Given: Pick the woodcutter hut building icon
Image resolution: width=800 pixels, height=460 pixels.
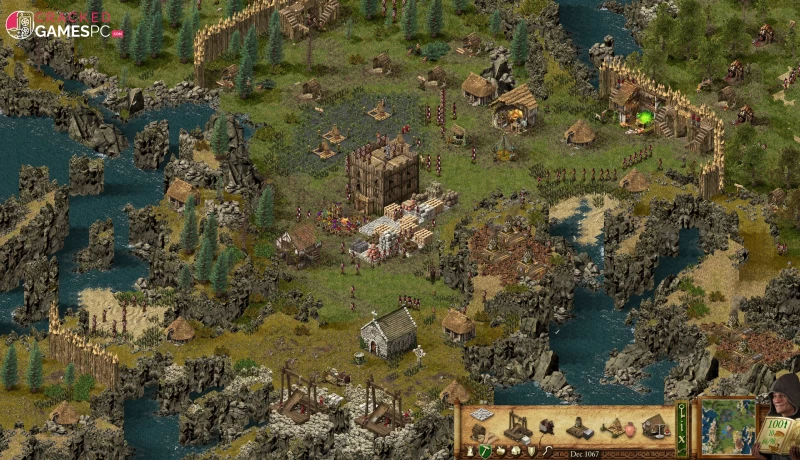Looking at the screenshot, I should coord(478,433).
